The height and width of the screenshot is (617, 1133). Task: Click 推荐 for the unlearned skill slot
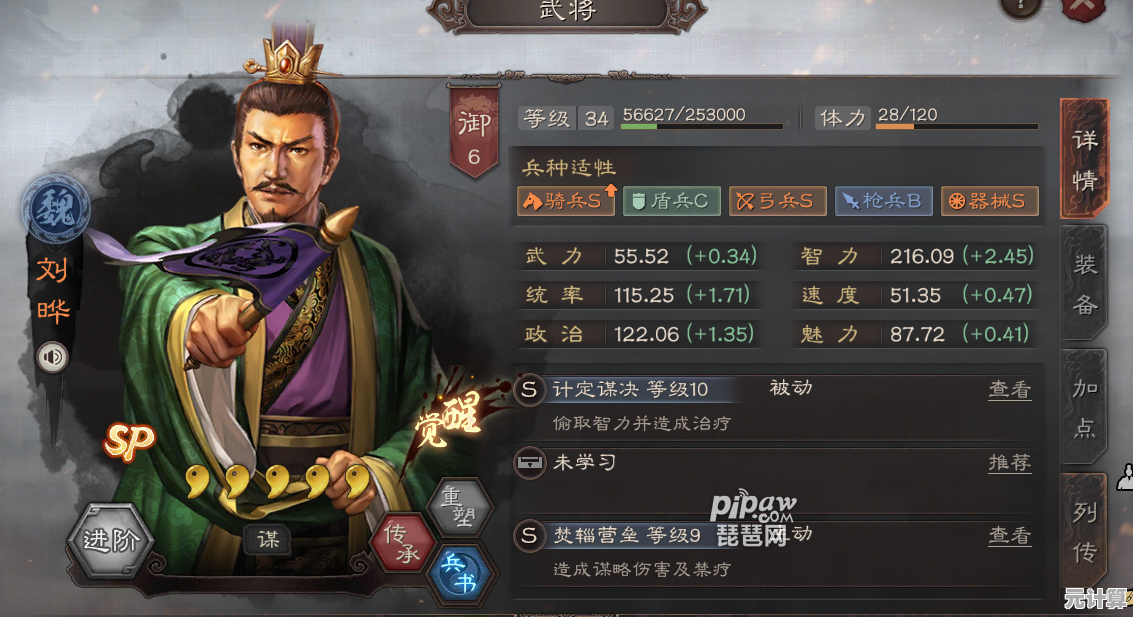[x=1009, y=462]
